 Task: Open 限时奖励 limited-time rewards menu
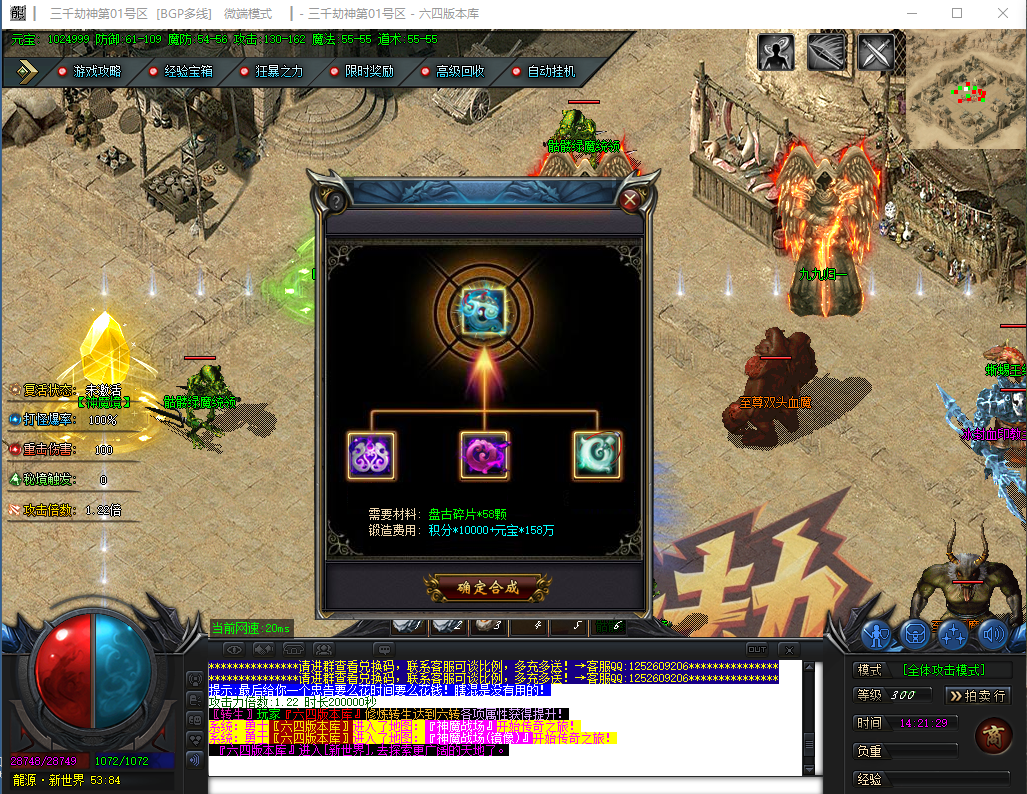[369, 72]
